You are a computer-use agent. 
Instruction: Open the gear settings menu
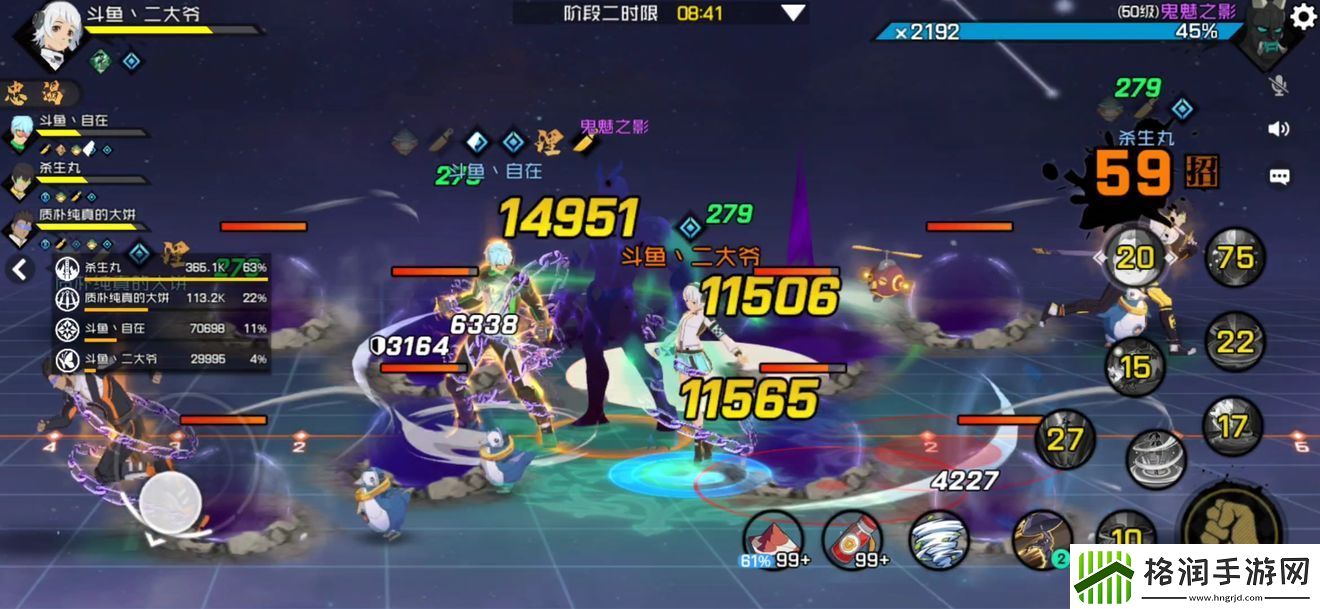[1303, 17]
